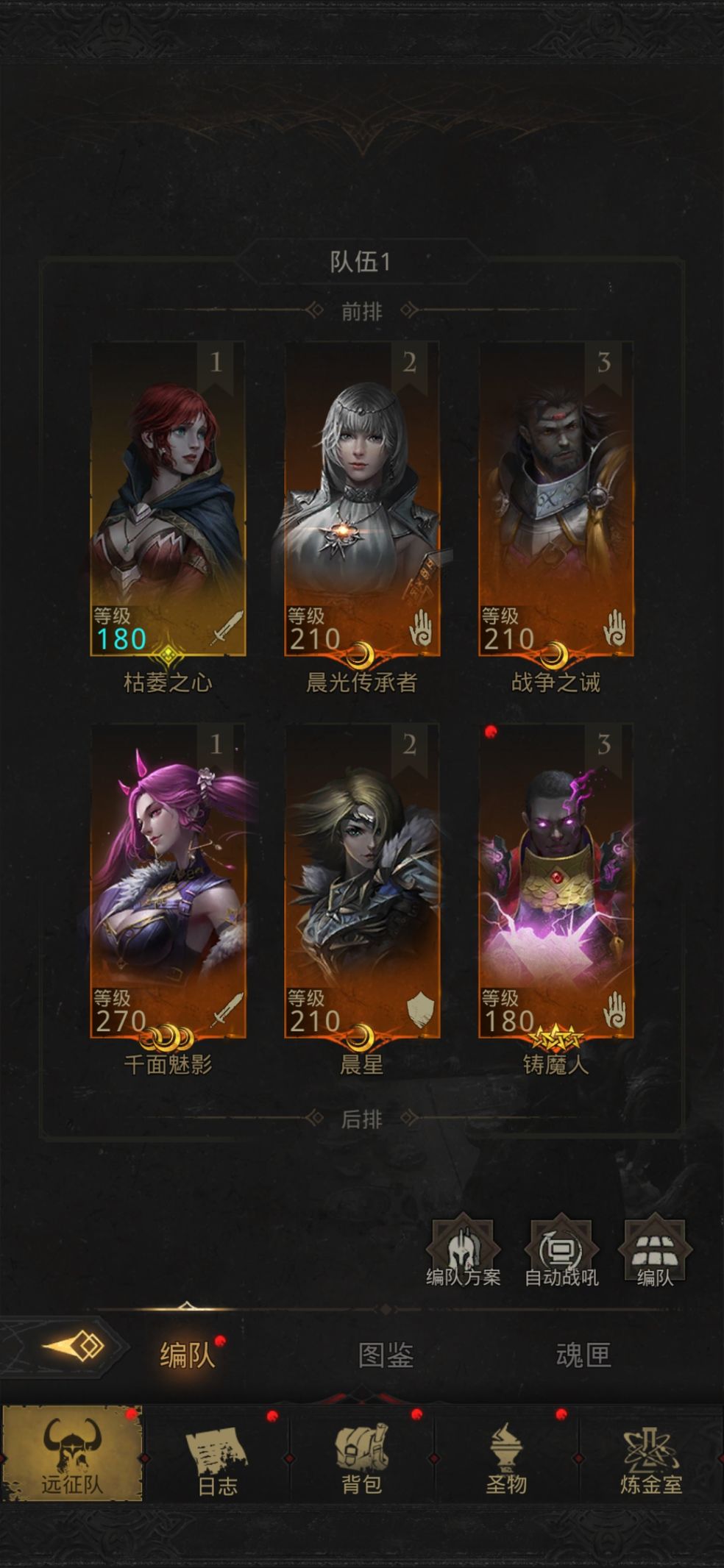The height and width of the screenshot is (1568, 724).
Task: Open the 魂匣 tab
Action: click(x=583, y=1355)
